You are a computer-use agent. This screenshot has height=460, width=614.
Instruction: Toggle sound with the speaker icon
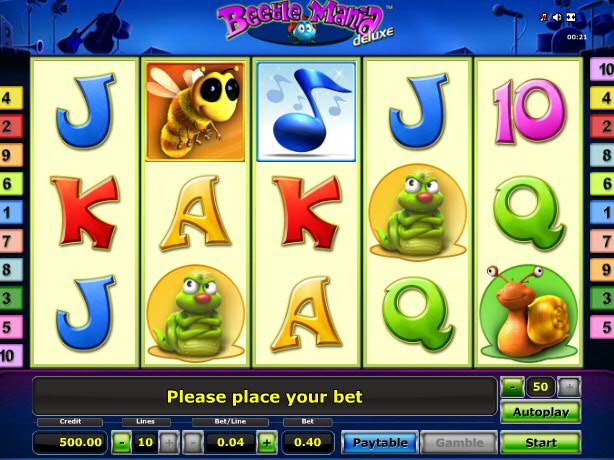(x=556, y=17)
